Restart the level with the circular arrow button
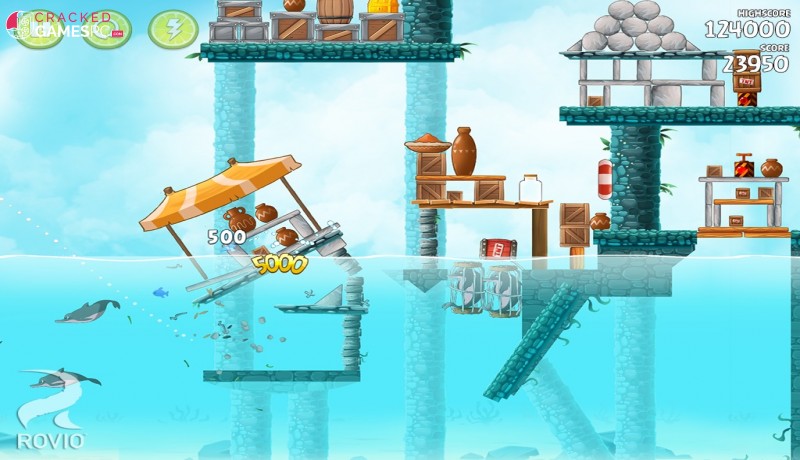 click(x=105, y=29)
